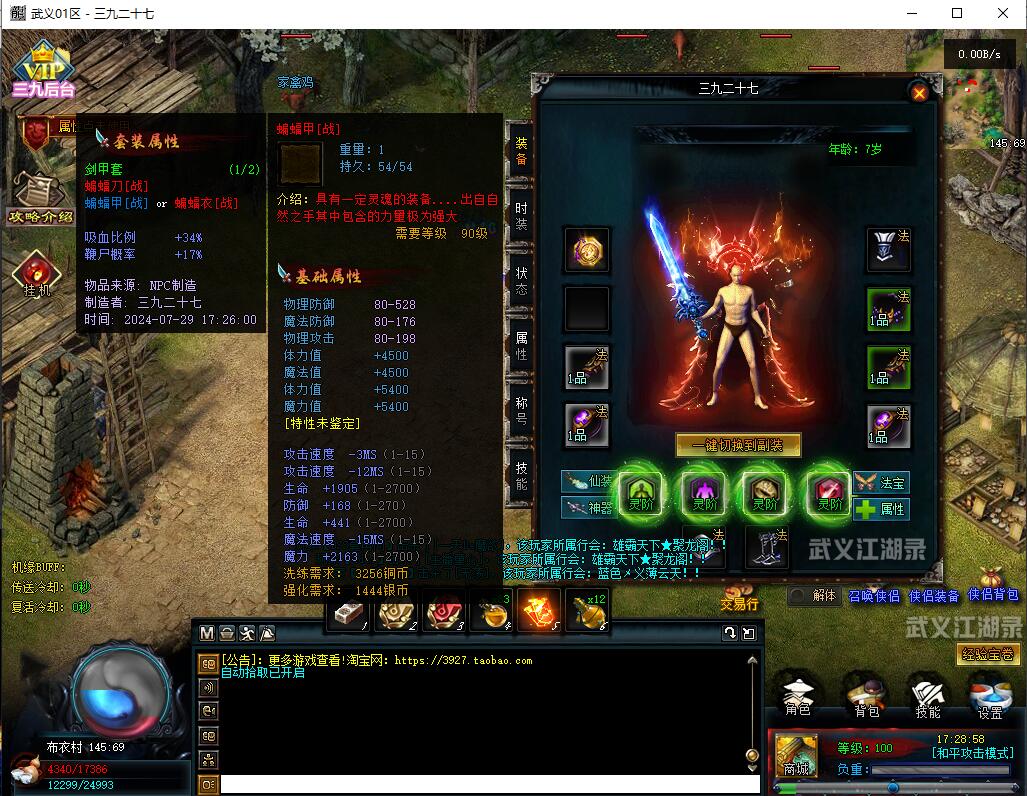Open the 仙装 immortal gear button
1027x796 pixels.
tap(588, 482)
